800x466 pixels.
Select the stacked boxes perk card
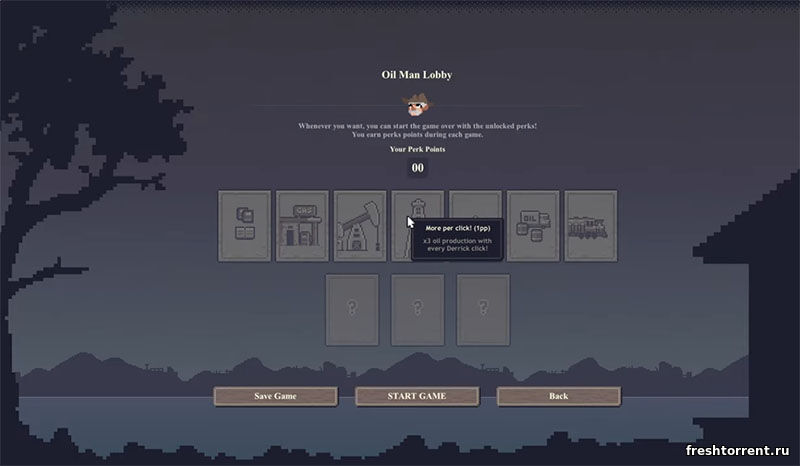pos(244,225)
